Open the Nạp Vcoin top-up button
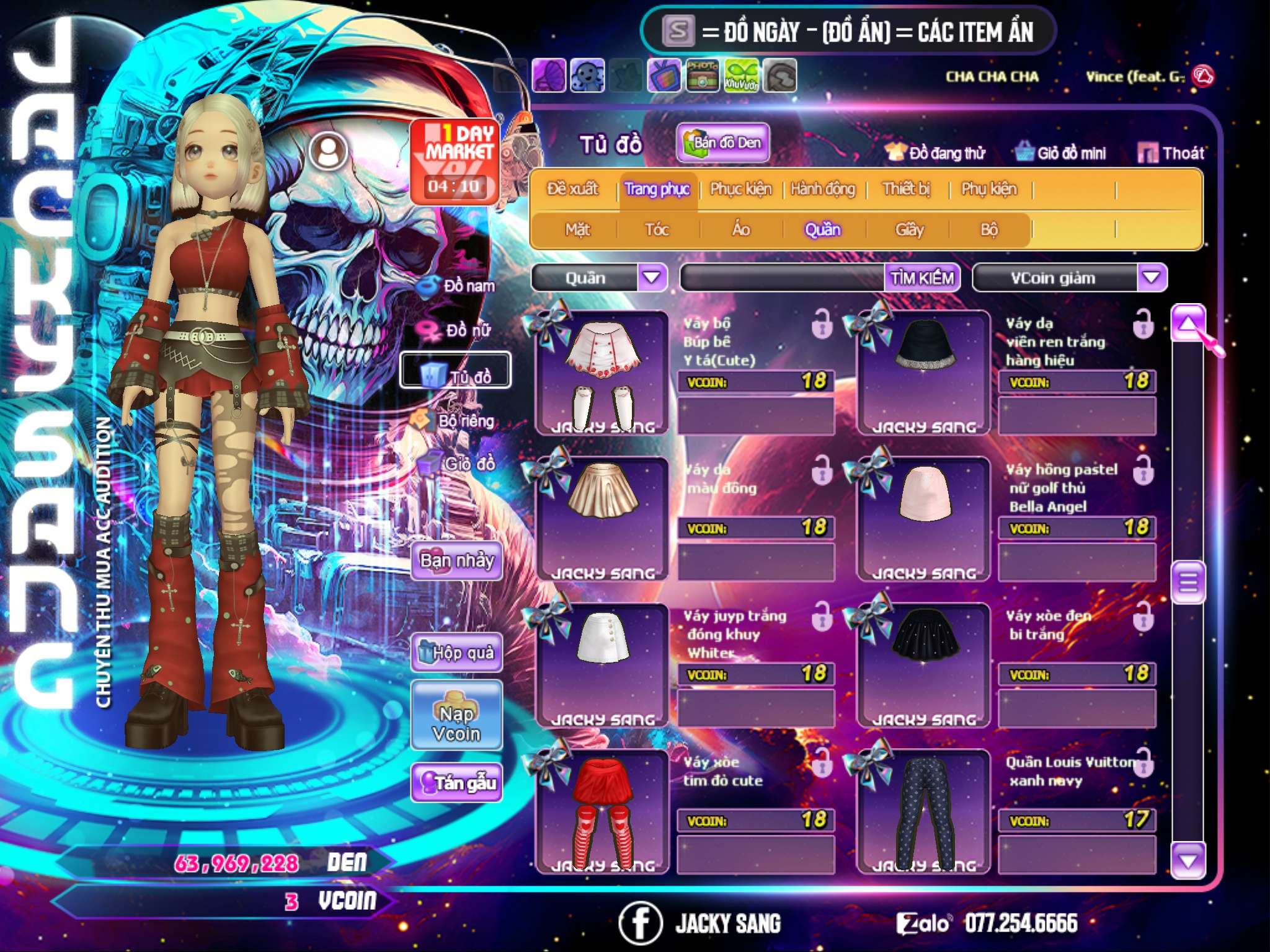This screenshot has height=952, width=1270. [456, 723]
